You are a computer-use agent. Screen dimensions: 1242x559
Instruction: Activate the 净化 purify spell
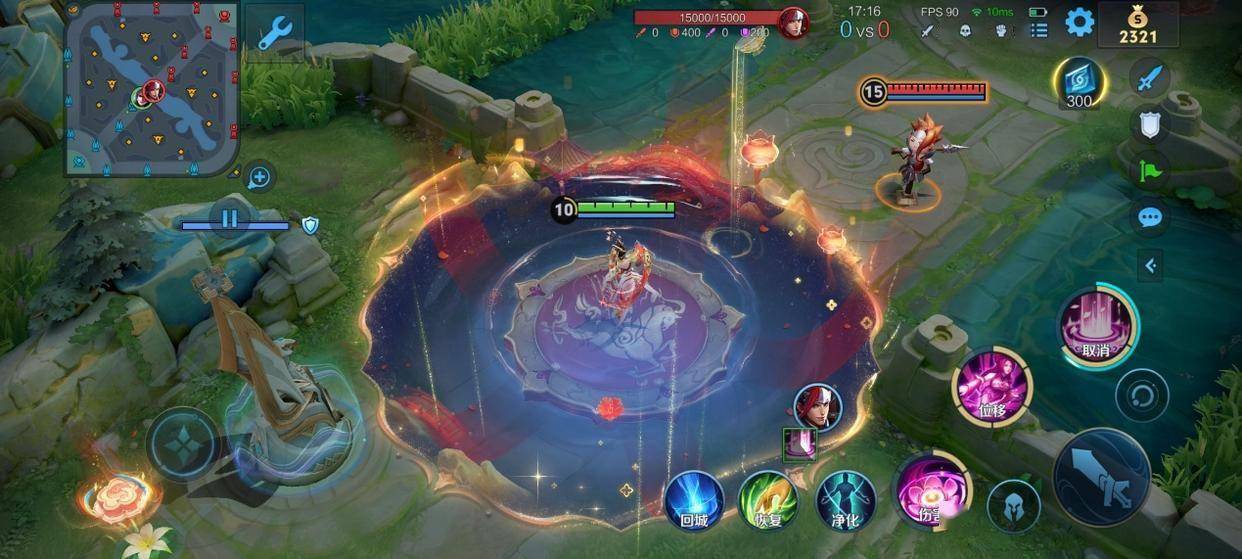[846, 500]
